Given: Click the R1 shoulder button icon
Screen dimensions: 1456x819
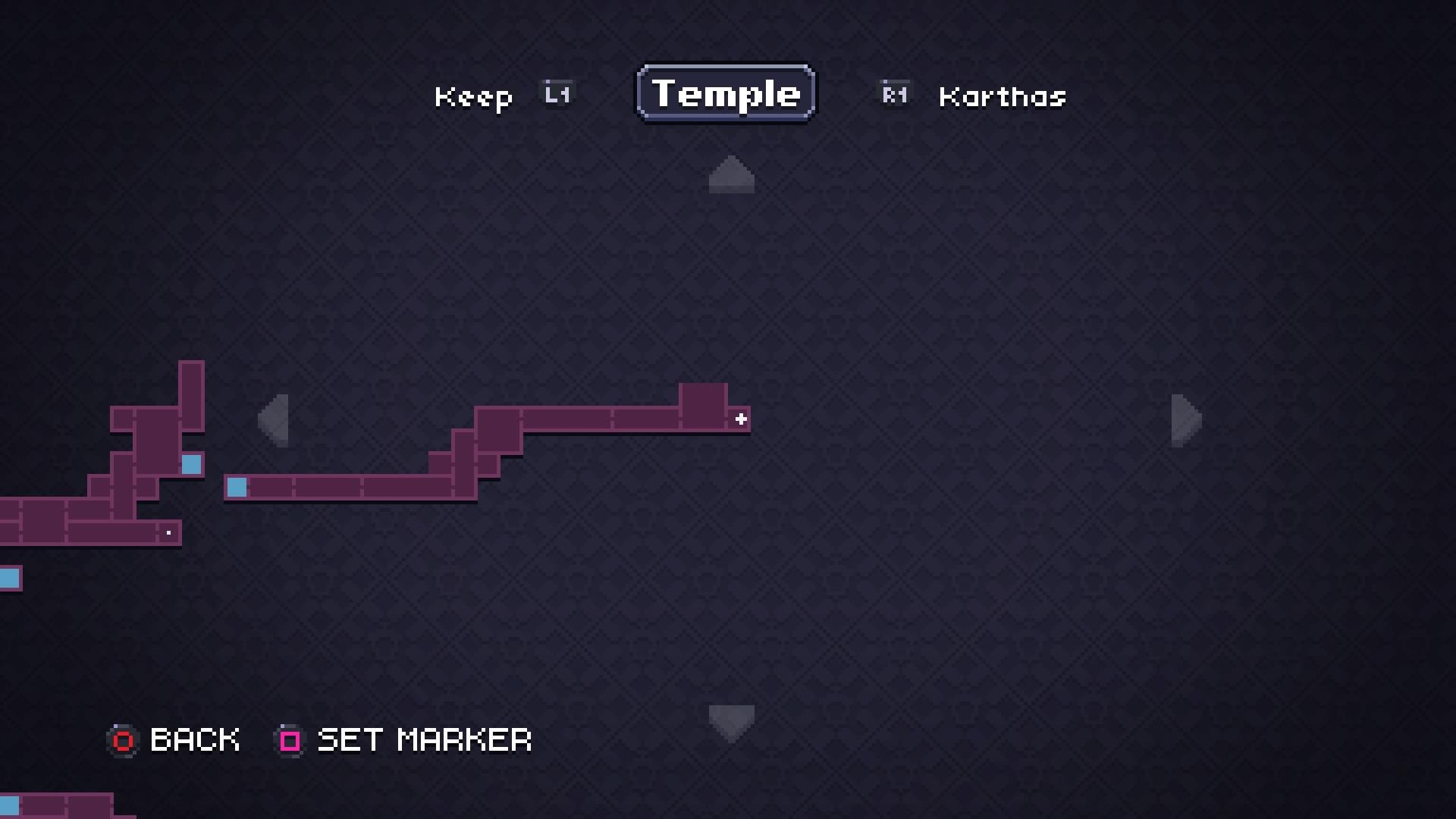Looking at the screenshot, I should 893,93.
